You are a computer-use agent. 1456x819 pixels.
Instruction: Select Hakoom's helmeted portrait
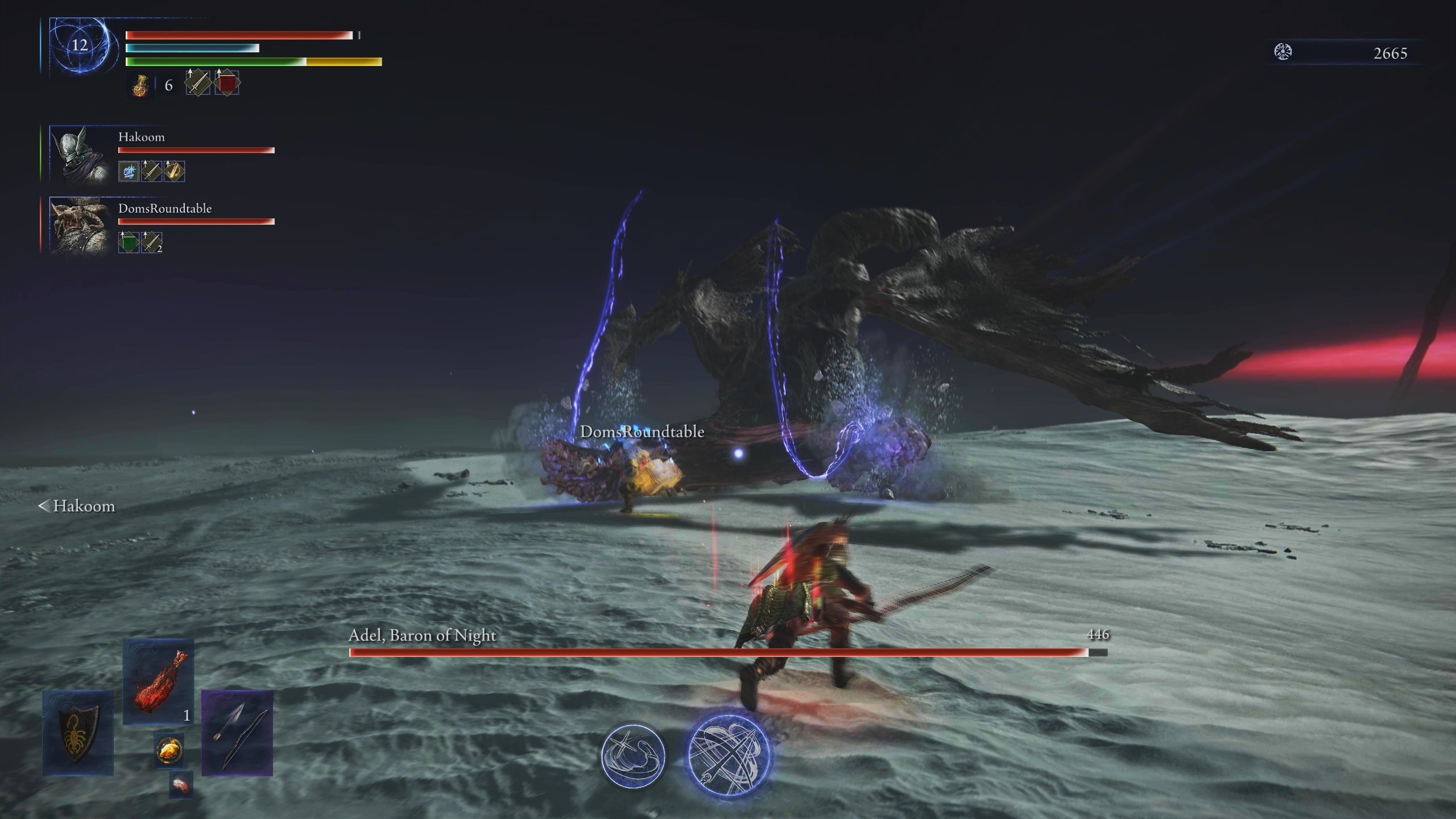click(79, 154)
